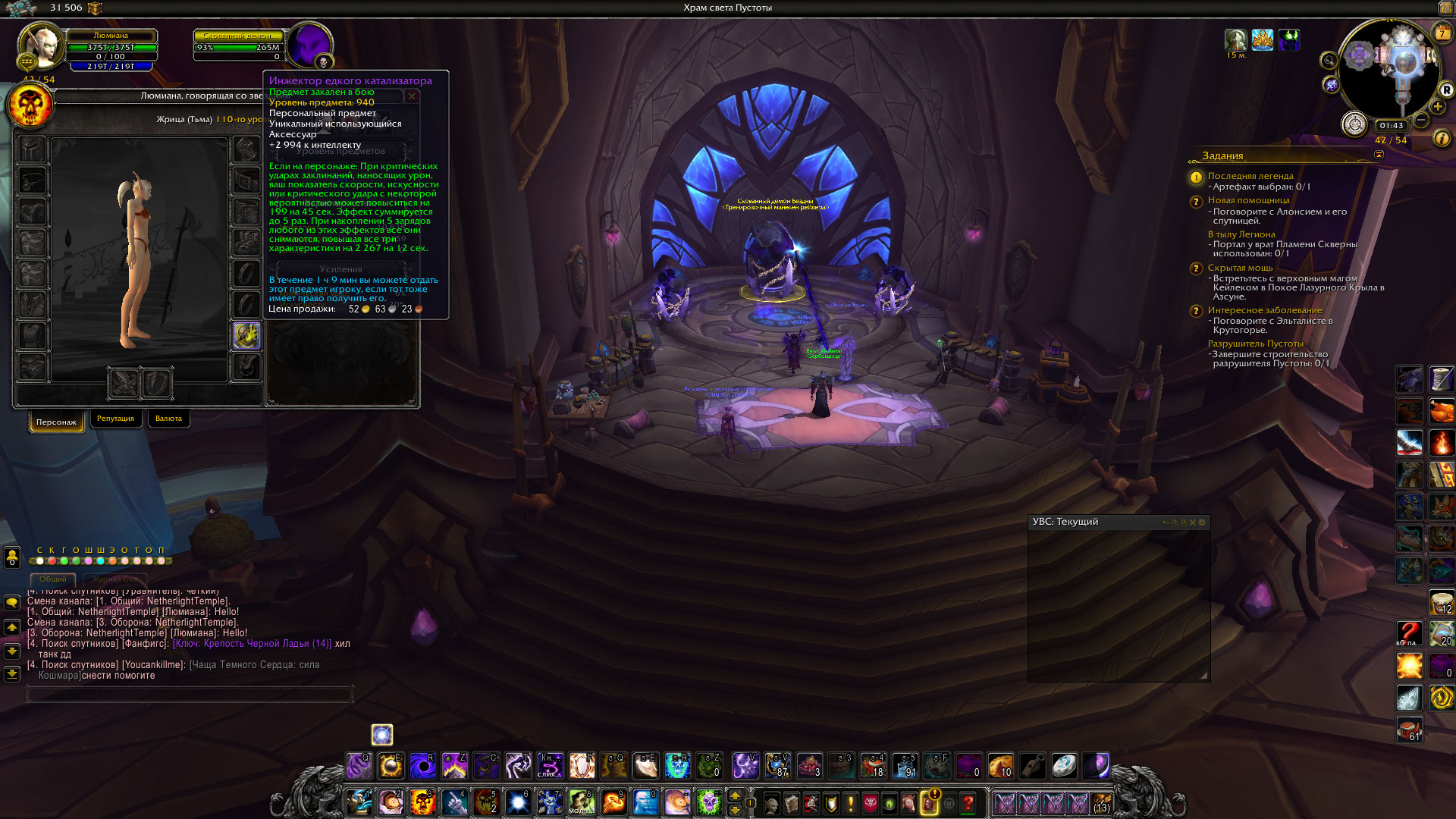Select the Интересное заболевание quest in tracker
1456x819 pixels.
1264,310
